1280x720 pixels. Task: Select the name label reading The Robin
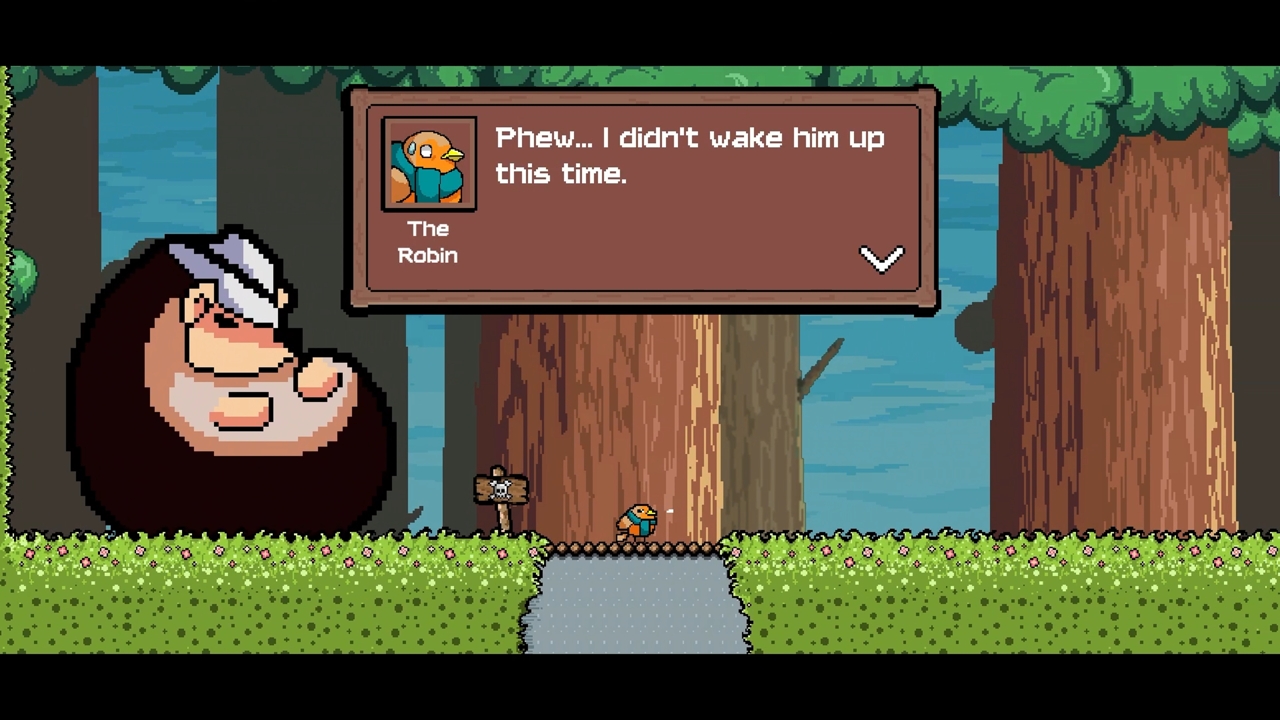coord(428,242)
